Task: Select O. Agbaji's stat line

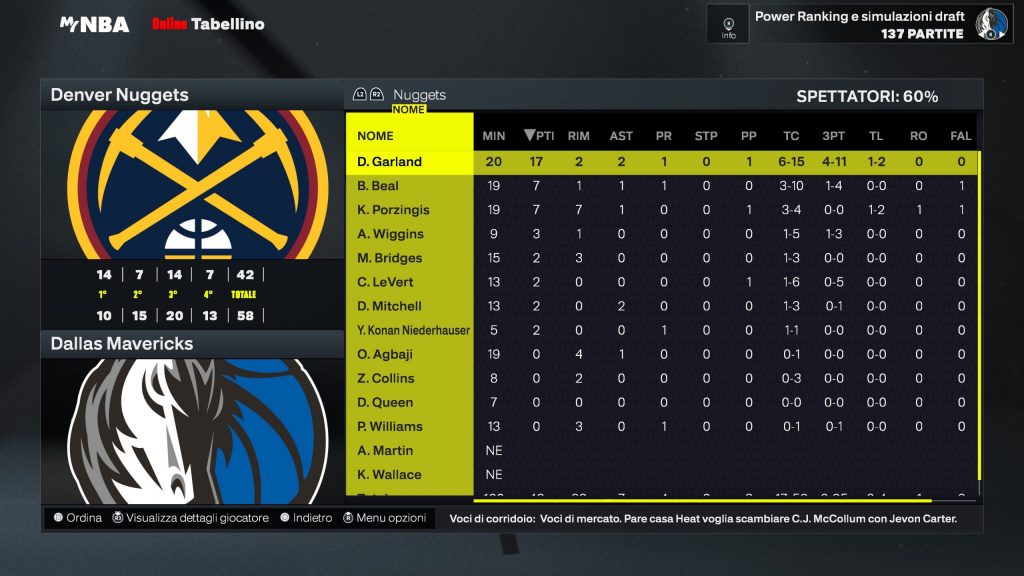Action: [x=386, y=354]
